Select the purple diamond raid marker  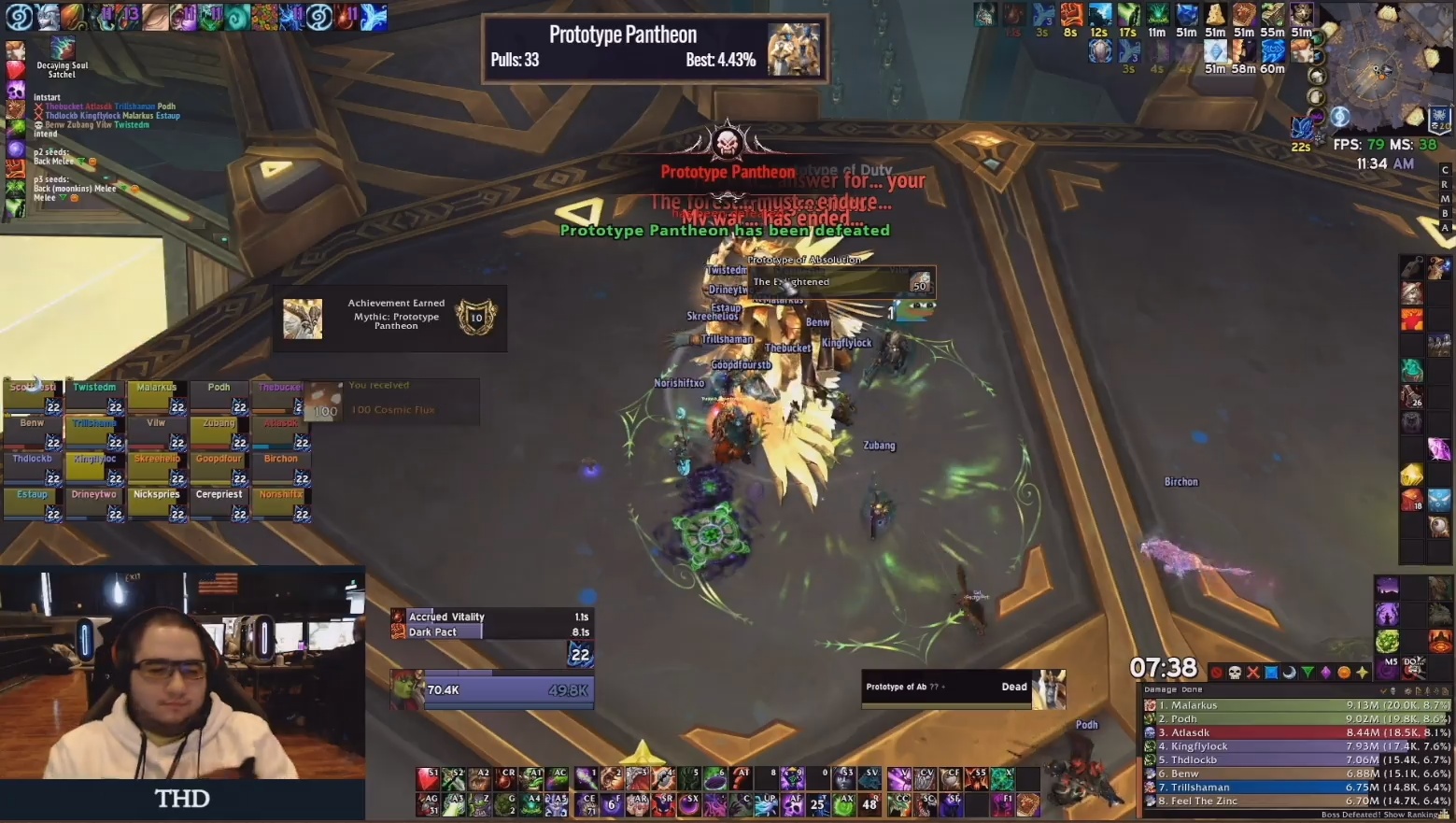tap(1326, 672)
